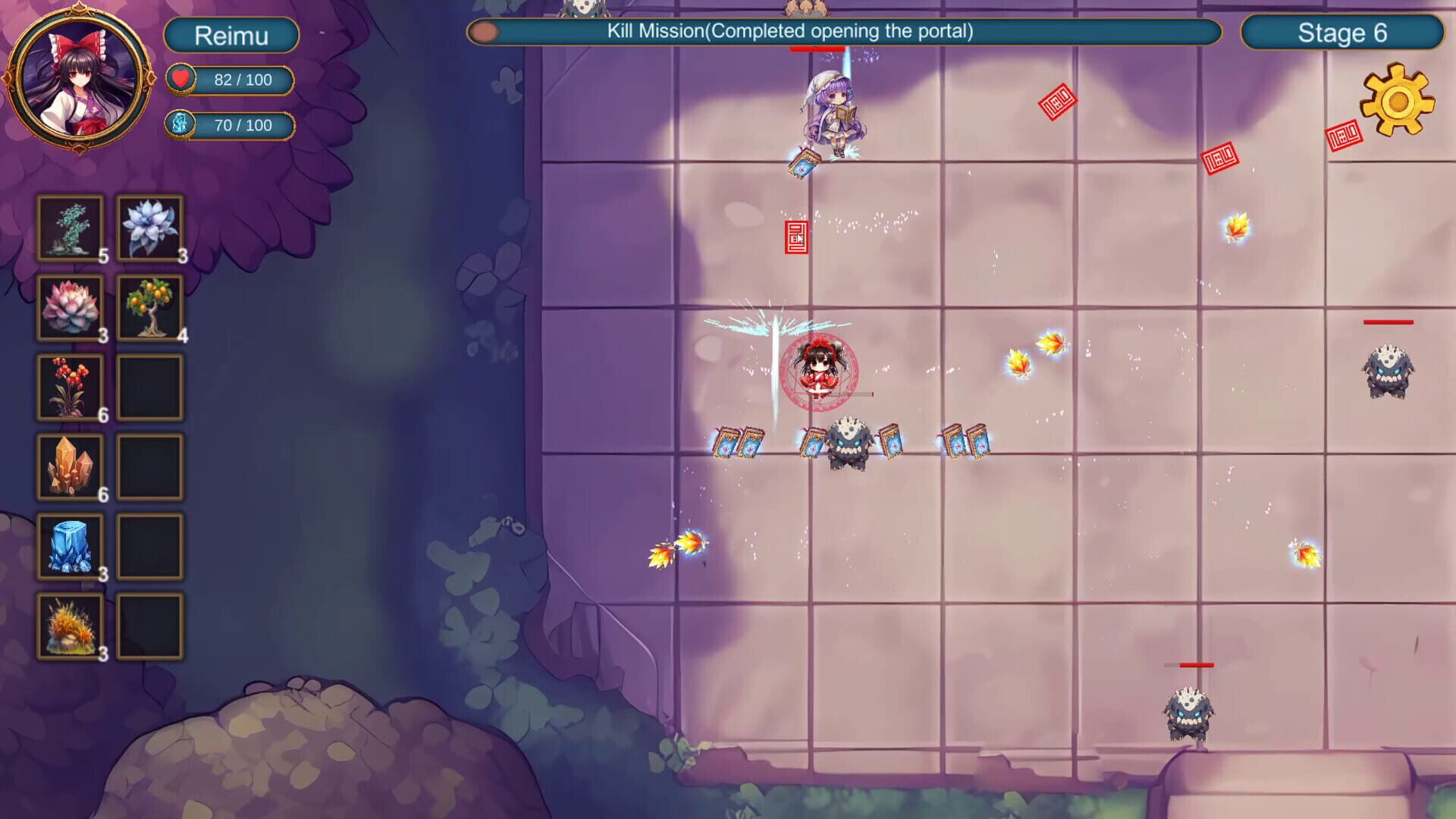Select the orange fruit tree item
The height and width of the screenshot is (819, 1456).
(149, 309)
